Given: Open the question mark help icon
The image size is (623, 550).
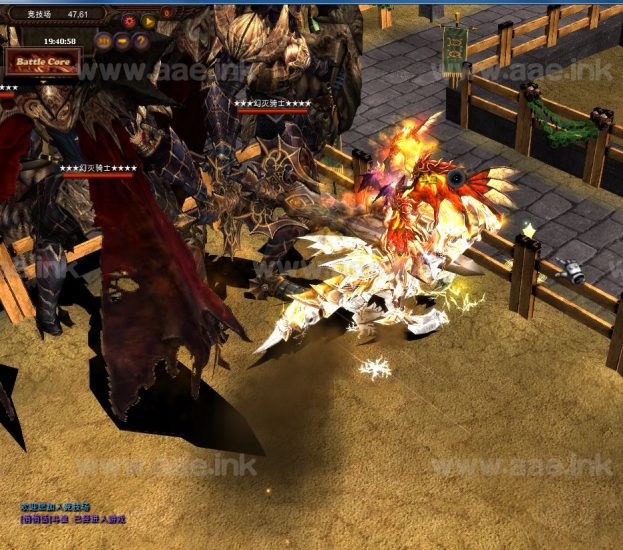Looking at the screenshot, I should [x=141, y=41].
